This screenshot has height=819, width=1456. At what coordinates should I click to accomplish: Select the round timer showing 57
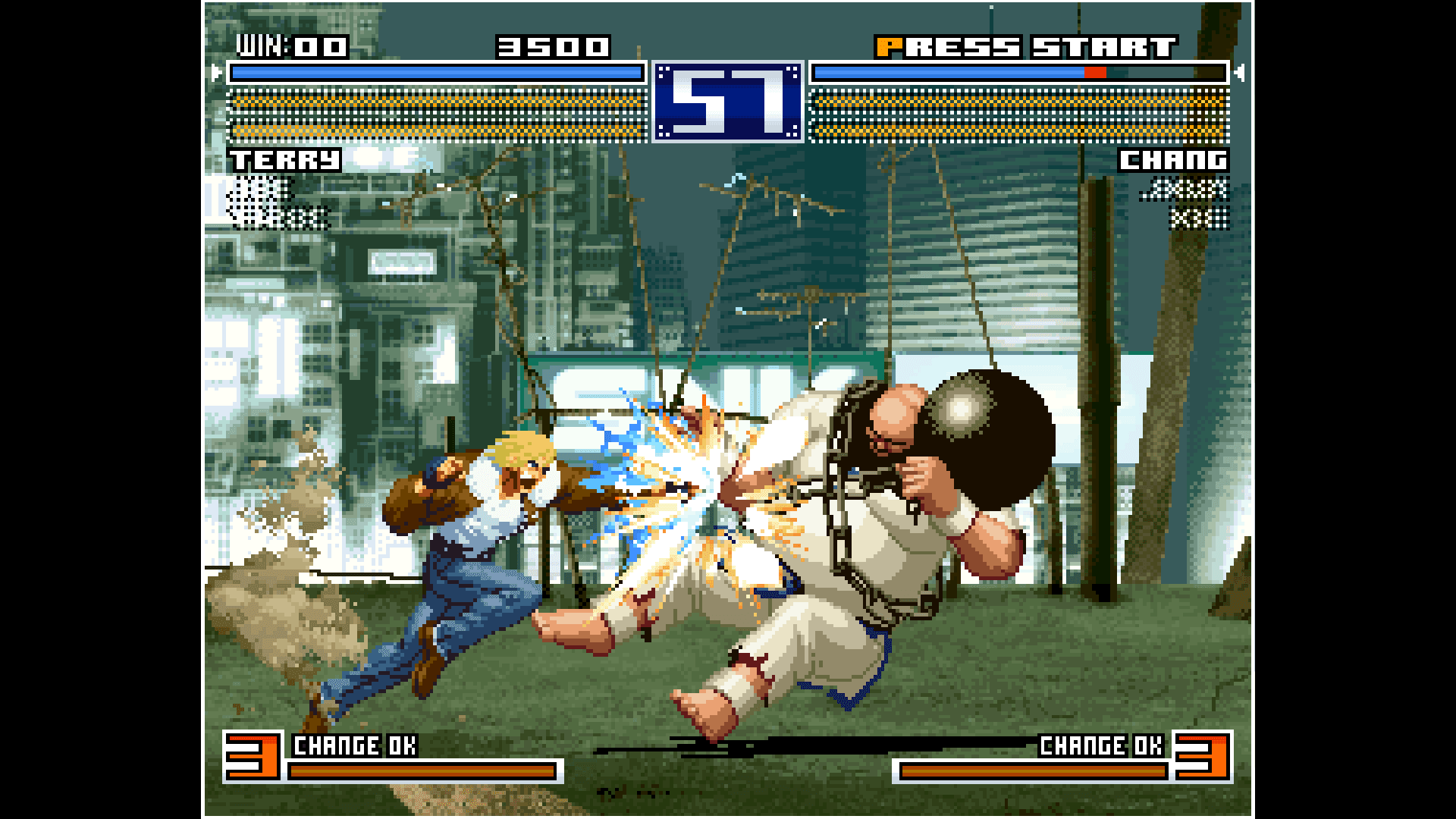pos(727,102)
